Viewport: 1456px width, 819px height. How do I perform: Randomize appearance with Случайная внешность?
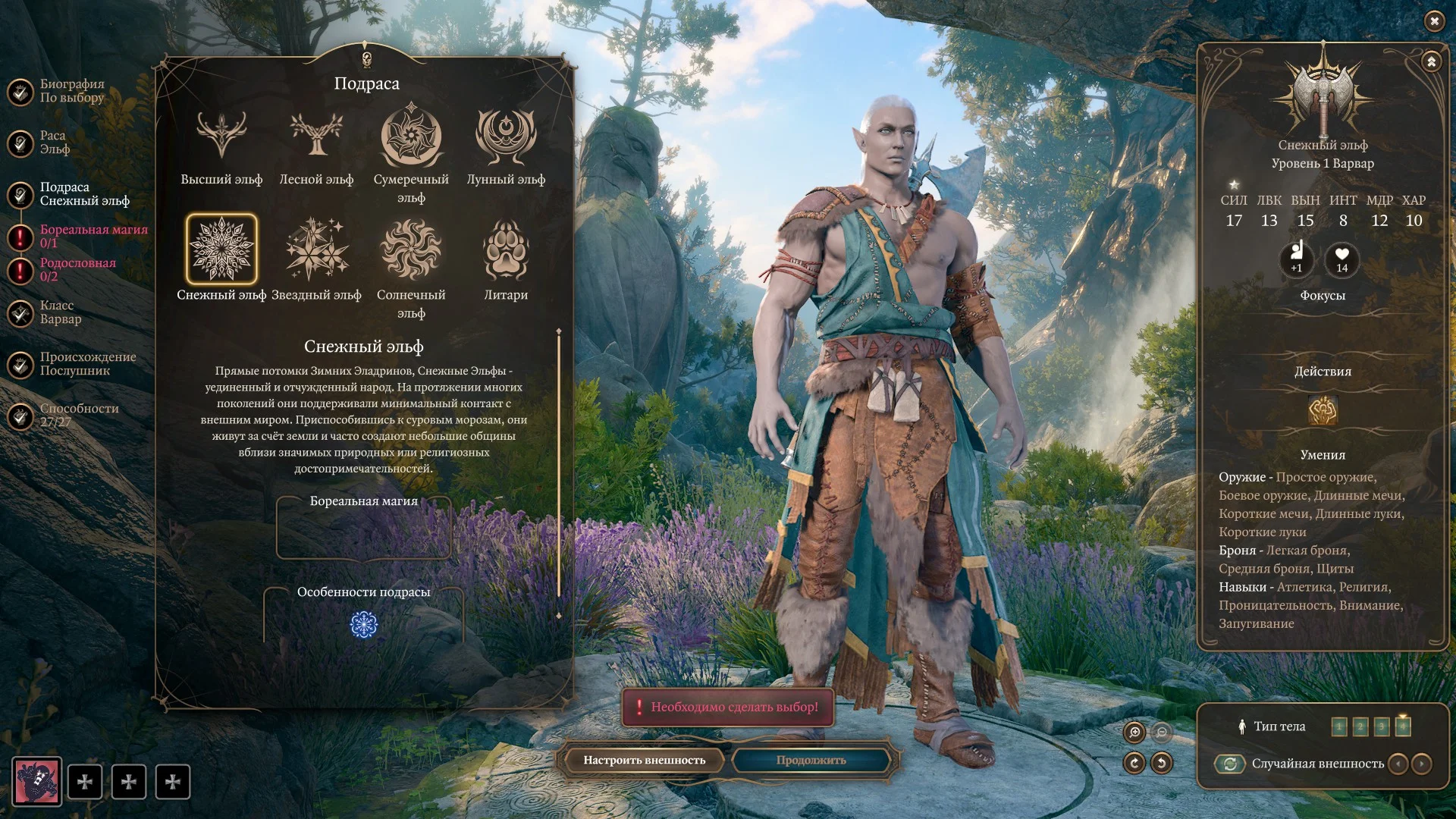tap(1230, 764)
